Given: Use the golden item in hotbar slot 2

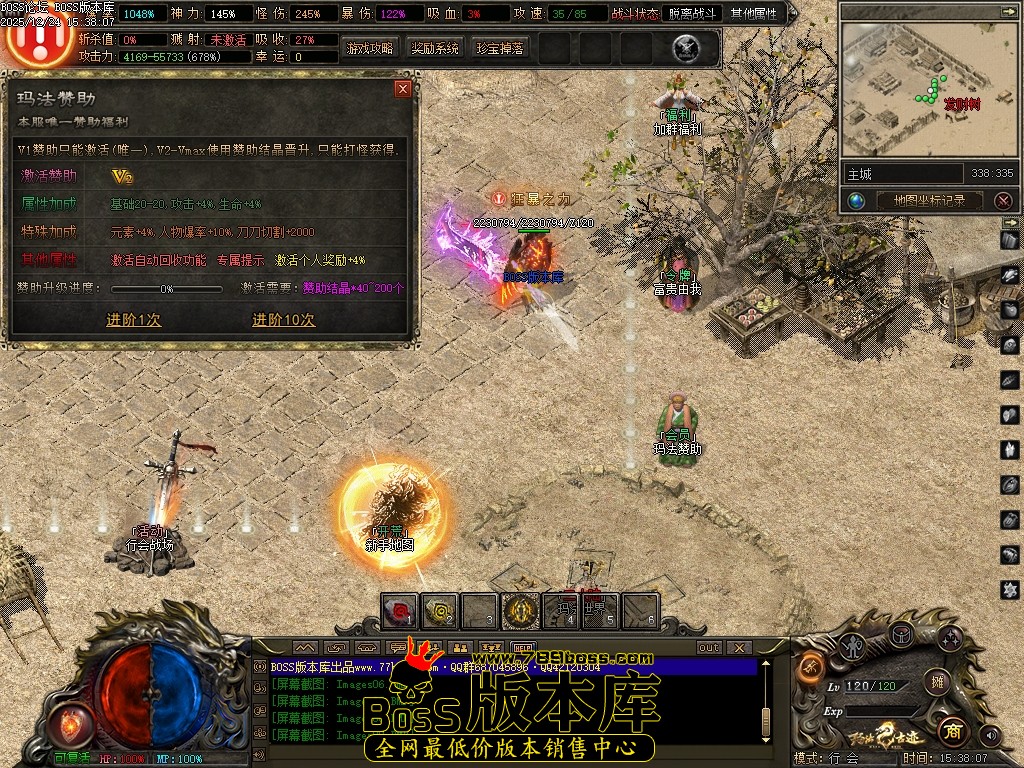Looking at the screenshot, I should pyautogui.click(x=440, y=610).
